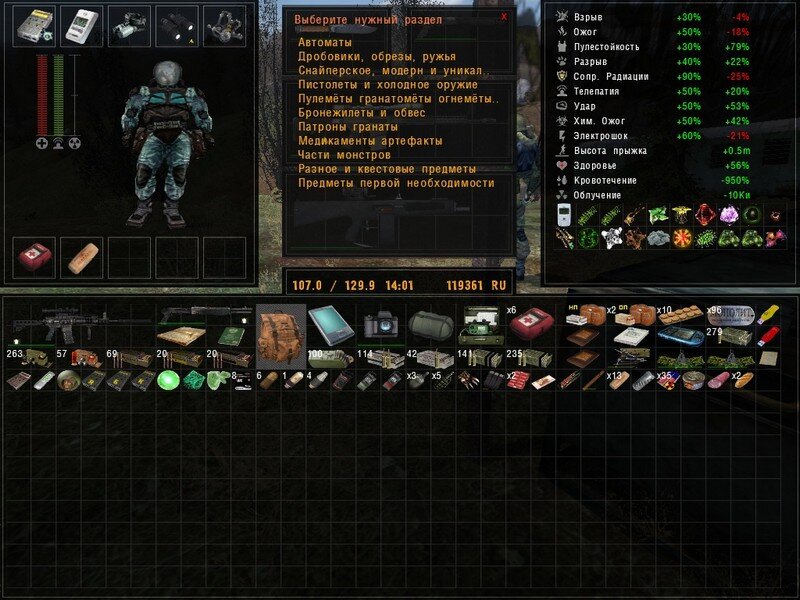Open Дробовики, обрезы, ружья section
The image size is (800, 600).
377,57
